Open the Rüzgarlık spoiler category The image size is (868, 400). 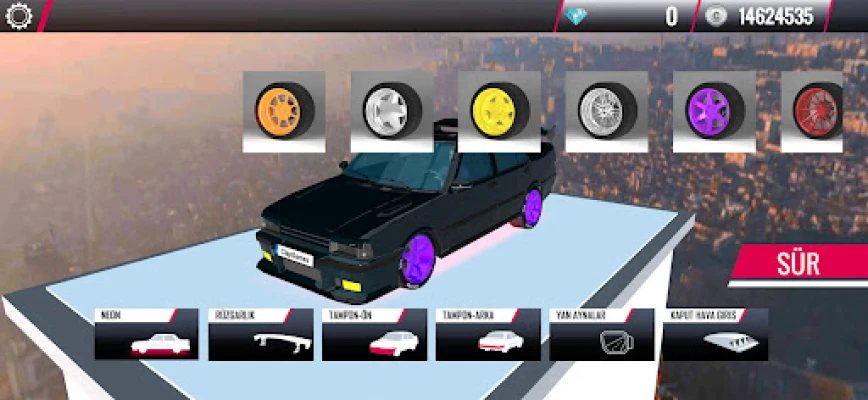coord(260,335)
